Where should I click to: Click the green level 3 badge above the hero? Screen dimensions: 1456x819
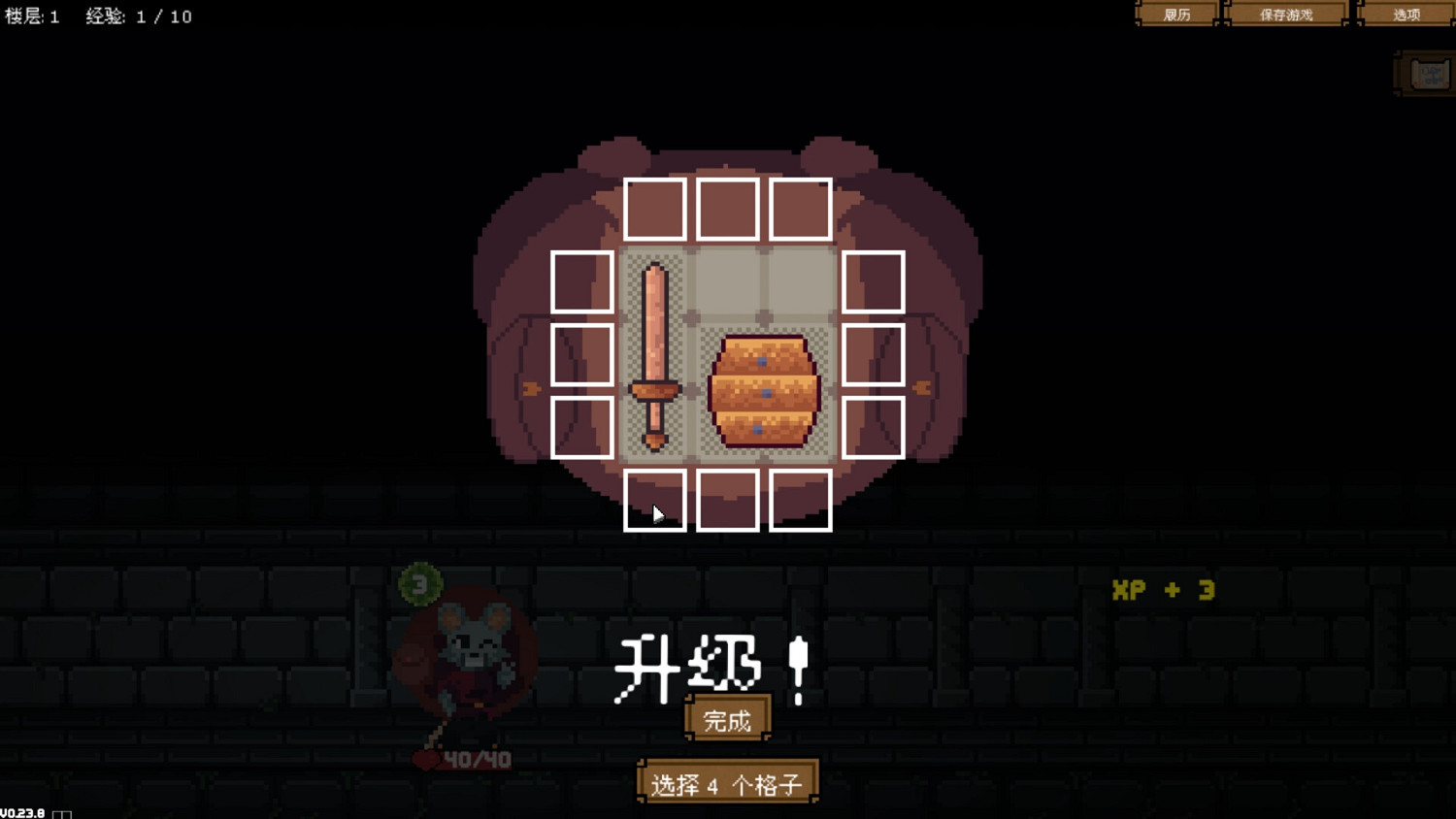pos(419,583)
